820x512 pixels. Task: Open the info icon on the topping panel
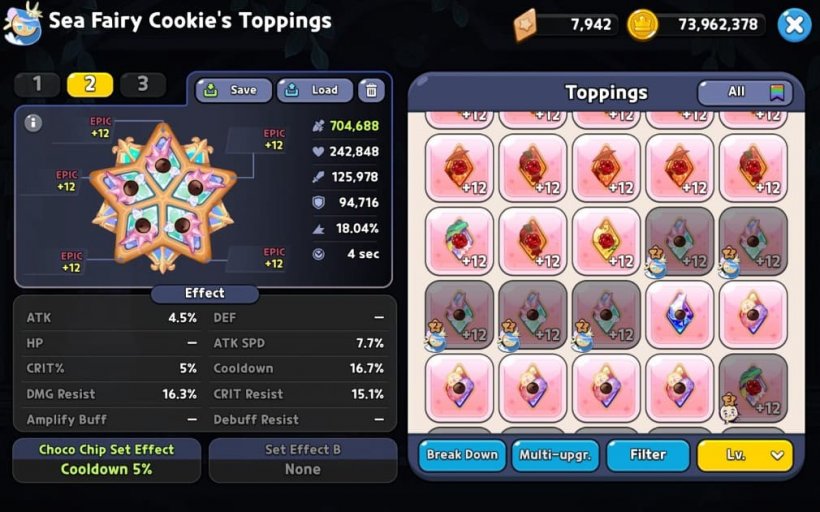click(x=33, y=123)
